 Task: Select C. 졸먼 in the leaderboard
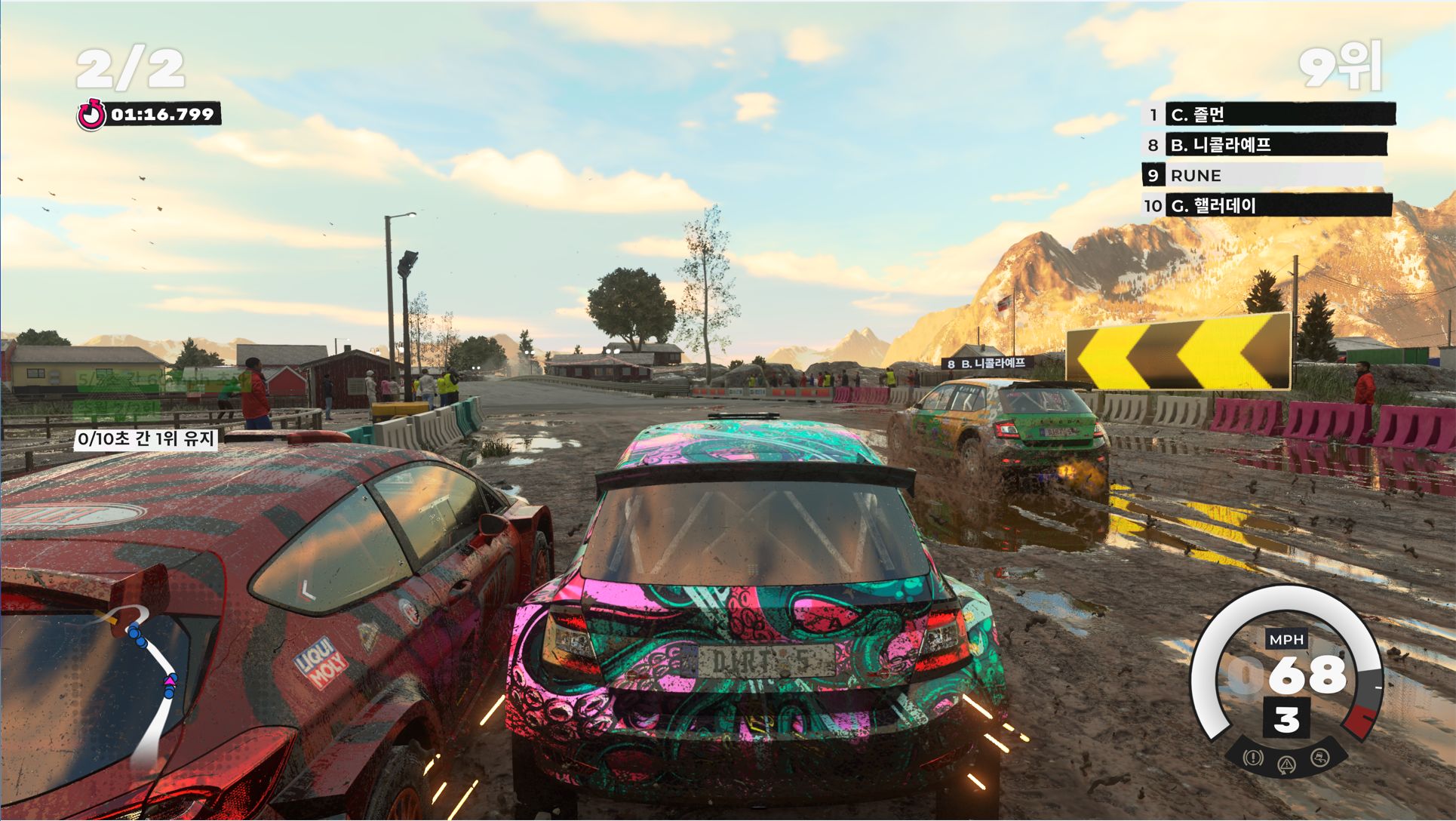click(x=1279, y=115)
